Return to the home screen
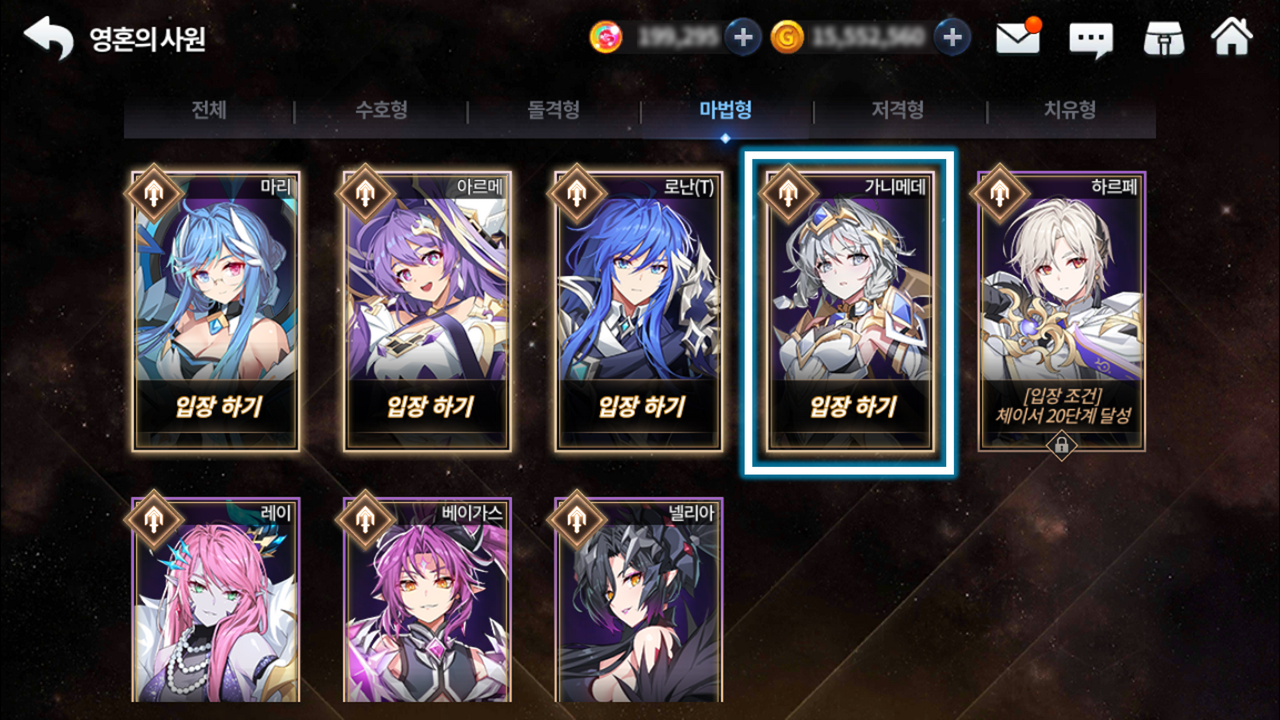The height and width of the screenshot is (720, 1280). 1231,38
